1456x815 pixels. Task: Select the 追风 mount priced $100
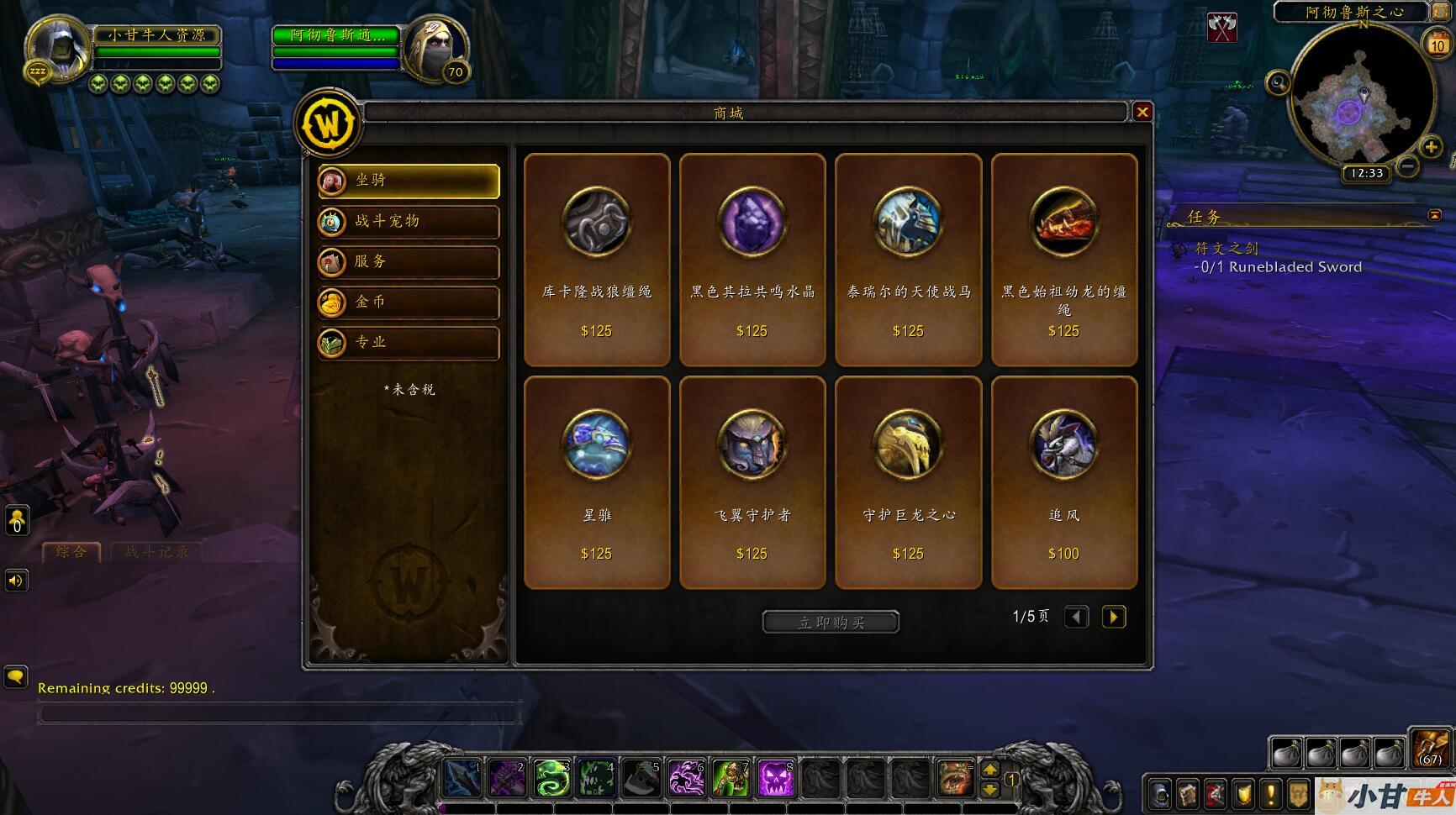click(1063, 482)
